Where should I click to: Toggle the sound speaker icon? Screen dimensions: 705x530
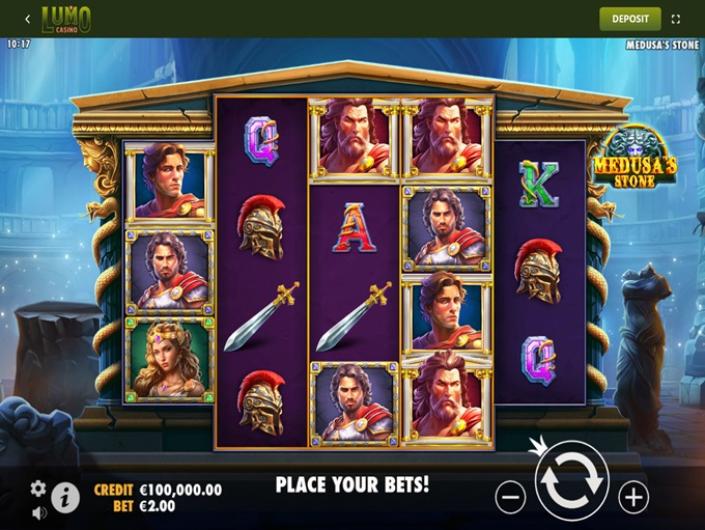[38, 513]
